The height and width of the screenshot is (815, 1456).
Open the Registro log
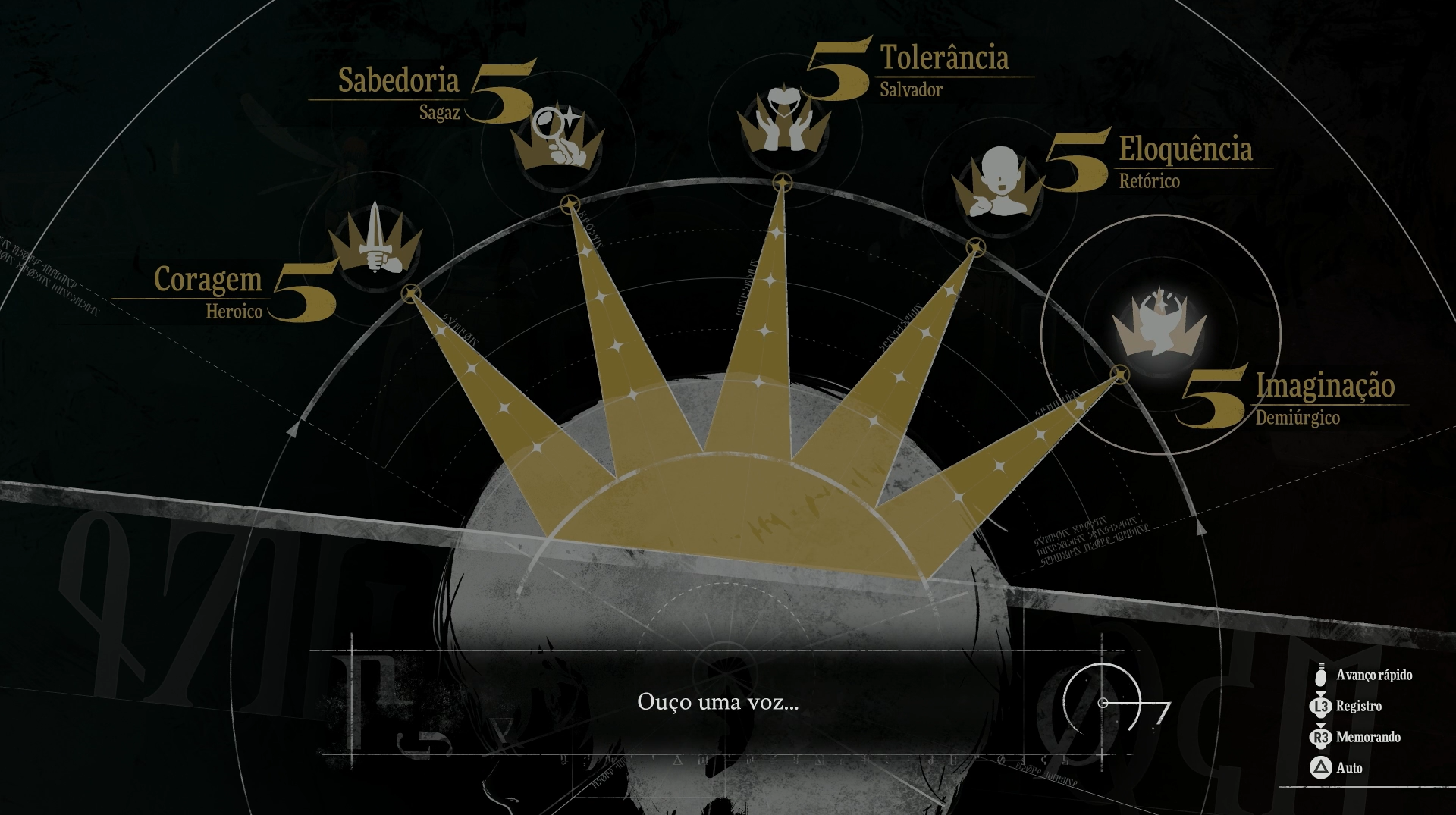[1358, 706]
